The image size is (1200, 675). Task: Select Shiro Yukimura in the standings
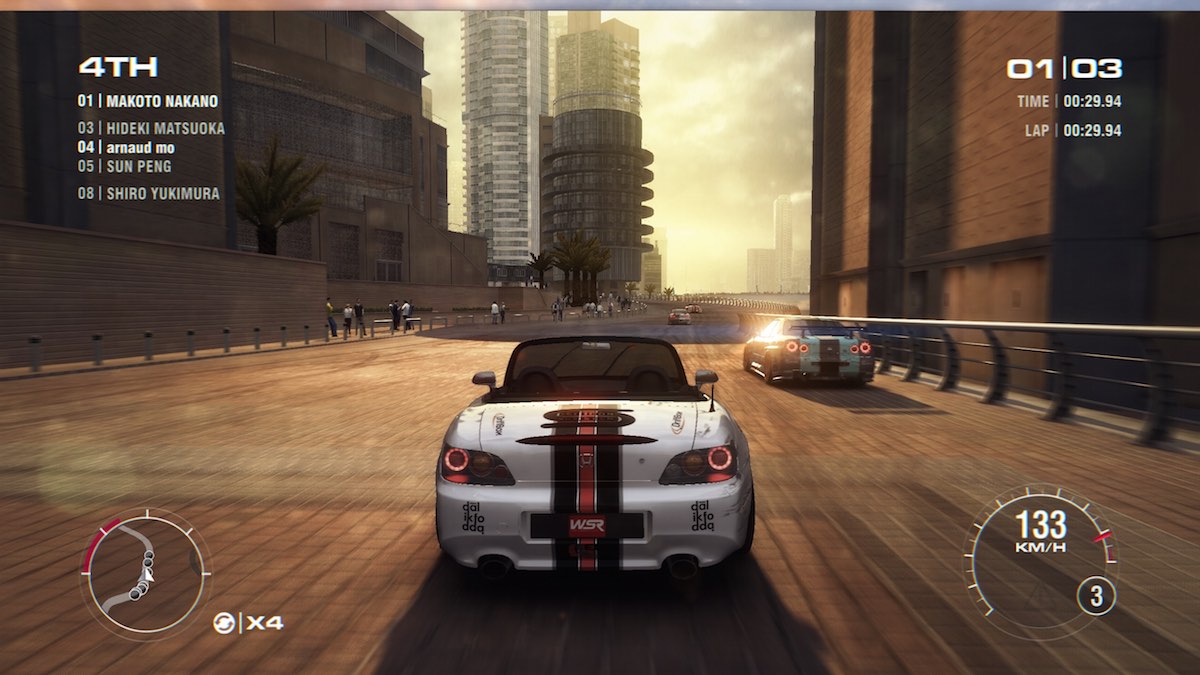(149, 194)
